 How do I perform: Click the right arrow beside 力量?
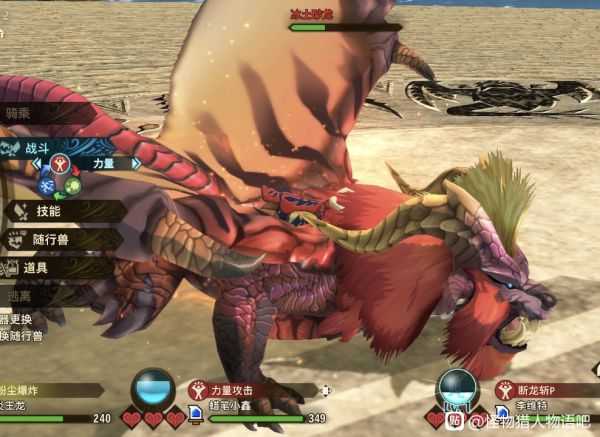point(136,163)
